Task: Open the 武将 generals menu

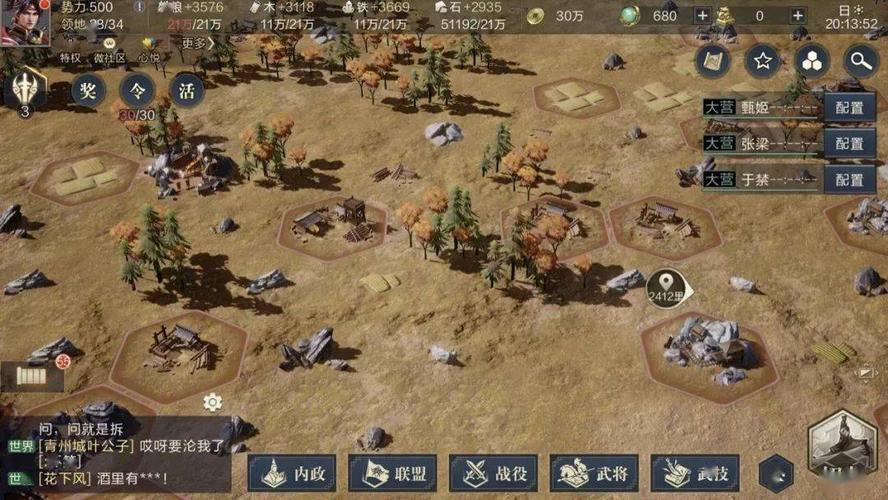Action: click(x=594, y=473)
